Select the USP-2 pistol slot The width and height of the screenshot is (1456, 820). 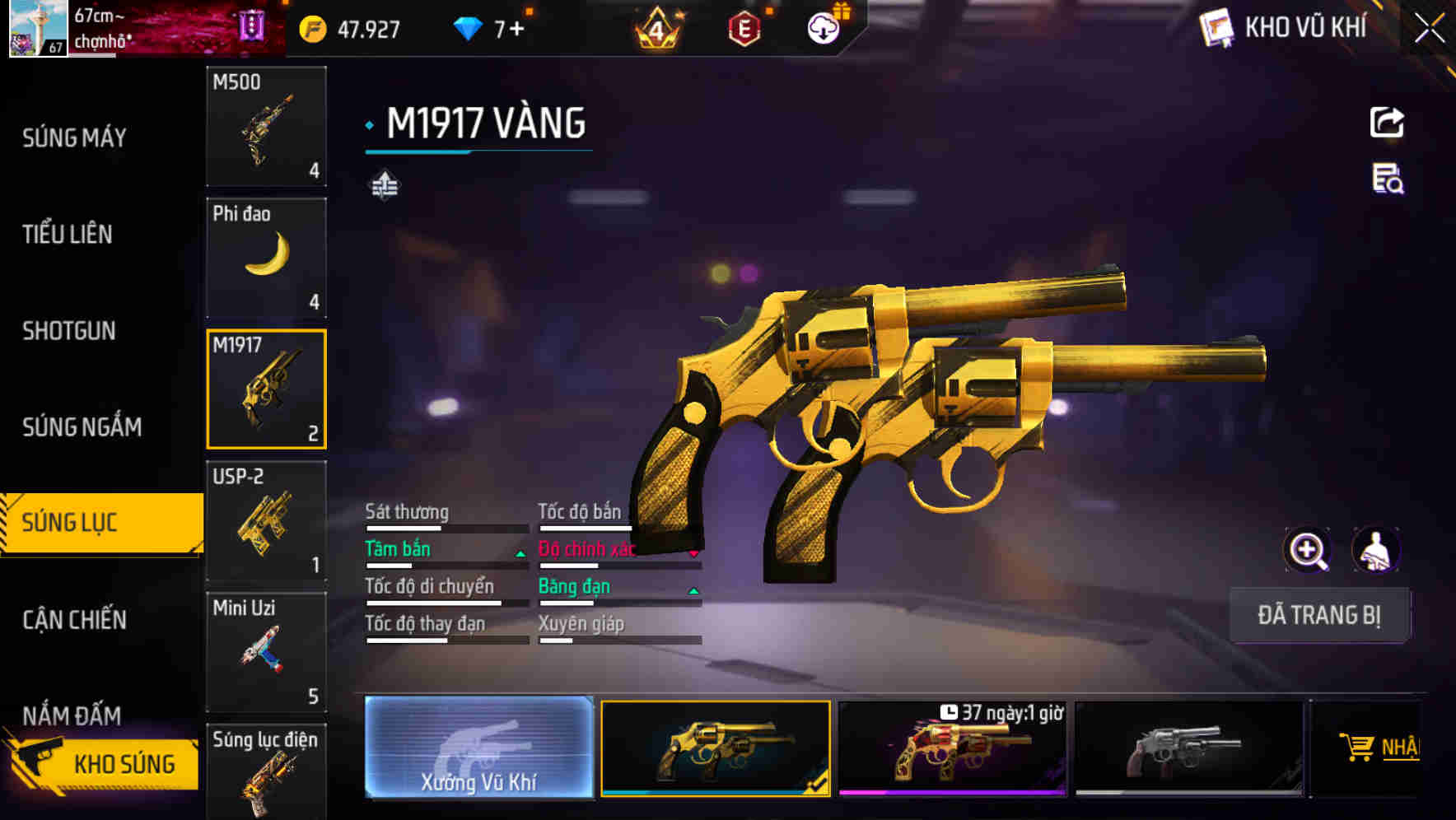266,520
